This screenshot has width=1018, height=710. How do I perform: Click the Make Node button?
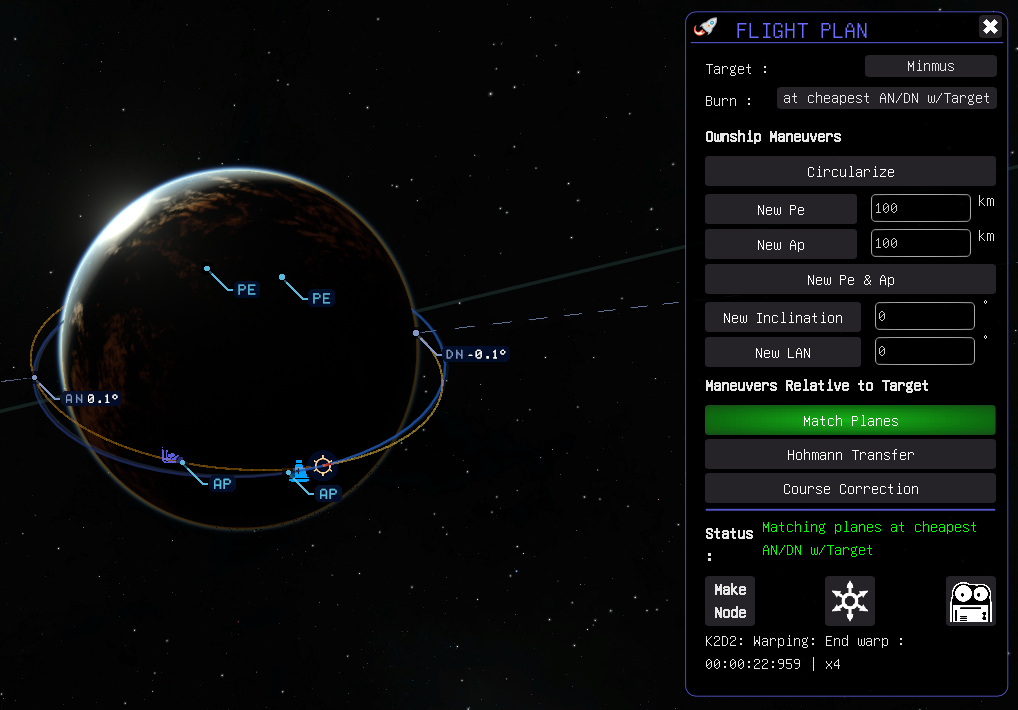(730, 601)
